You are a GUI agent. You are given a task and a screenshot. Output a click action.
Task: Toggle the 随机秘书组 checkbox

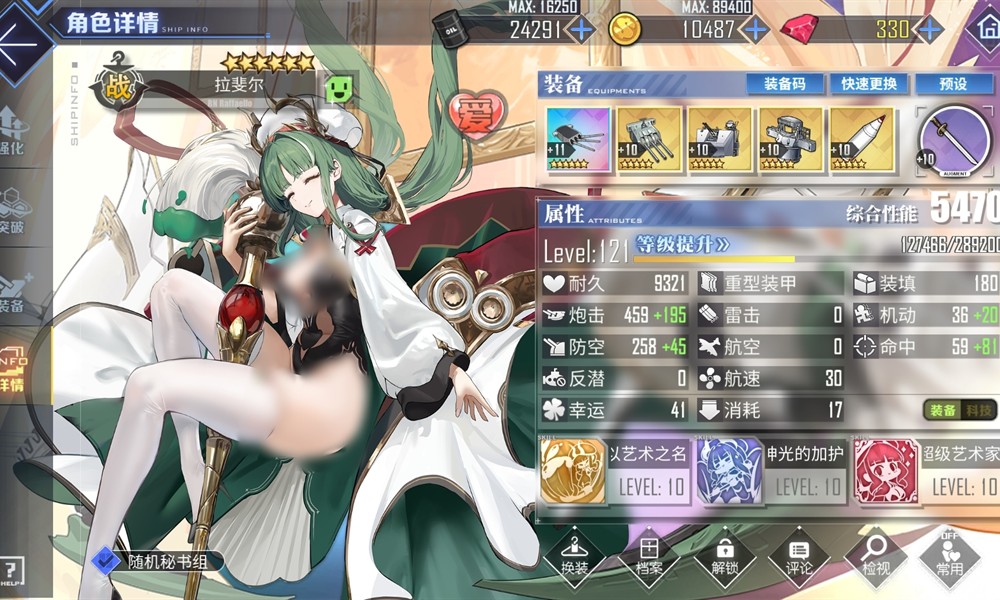click(x=101, y=563)
